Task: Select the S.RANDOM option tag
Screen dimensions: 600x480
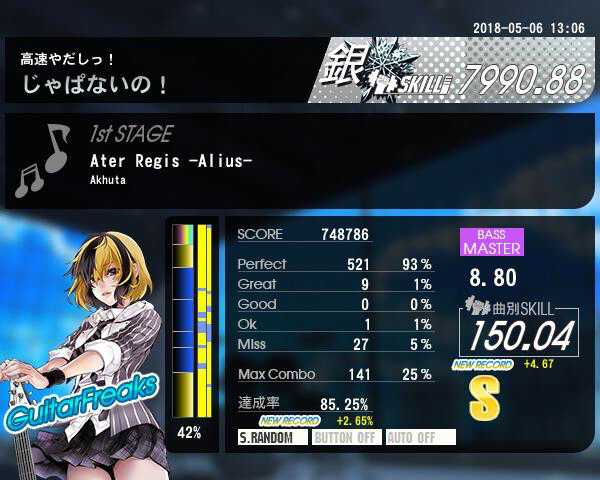Action: (272, 437)
